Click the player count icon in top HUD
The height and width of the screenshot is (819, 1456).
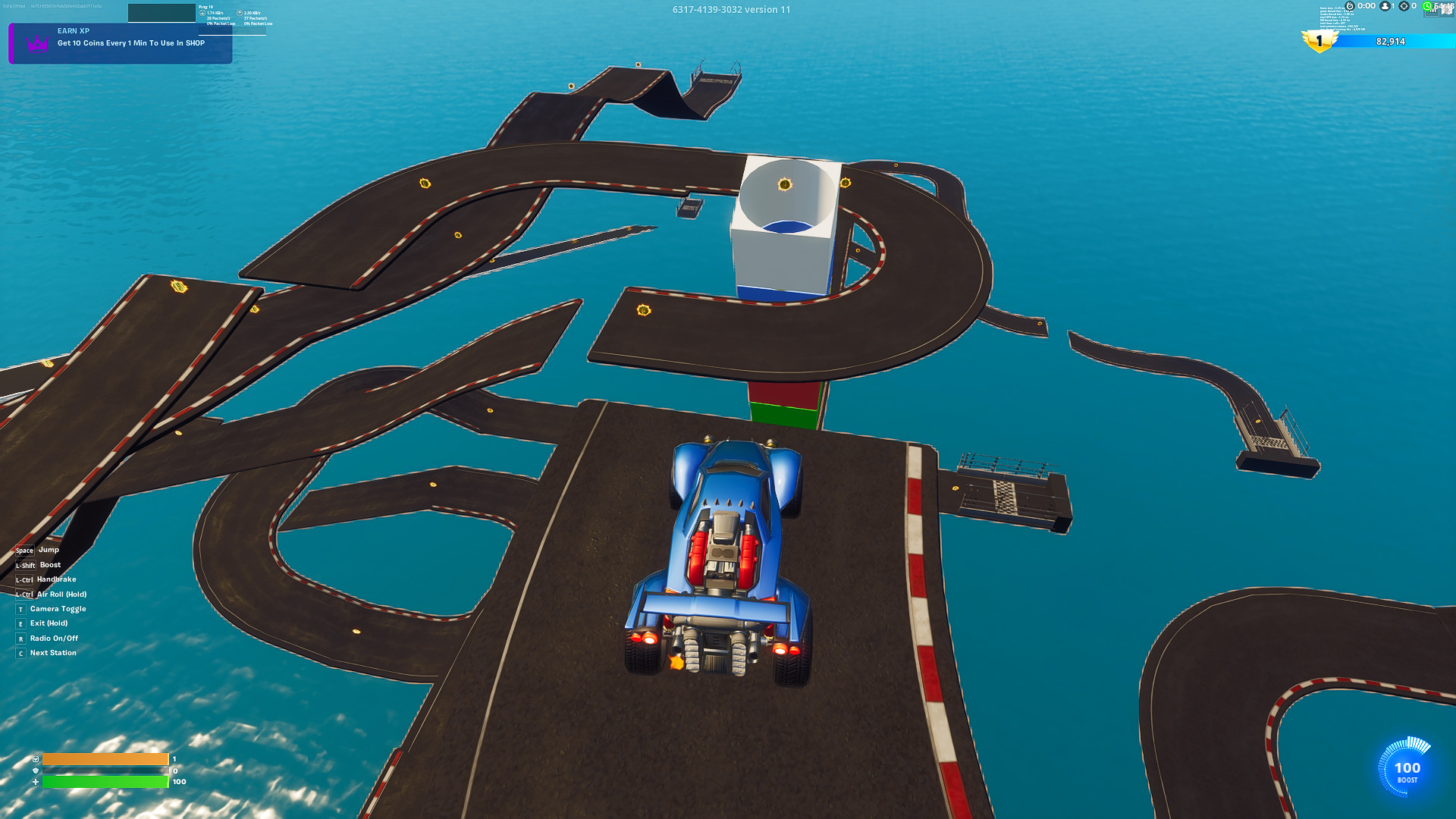pyautogui.click(x=1385, y=7)
